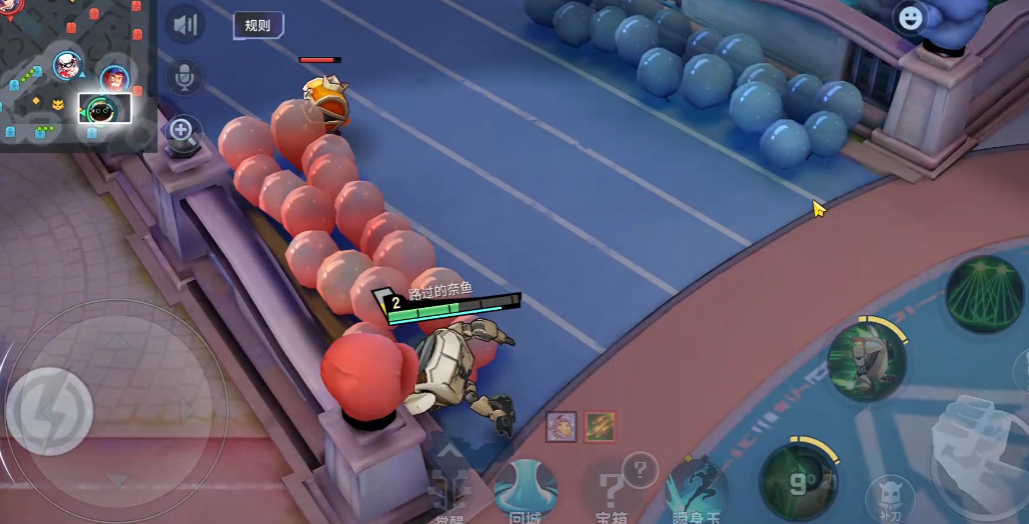Toggle the microphone voice chat button

(x=185, y=77)
